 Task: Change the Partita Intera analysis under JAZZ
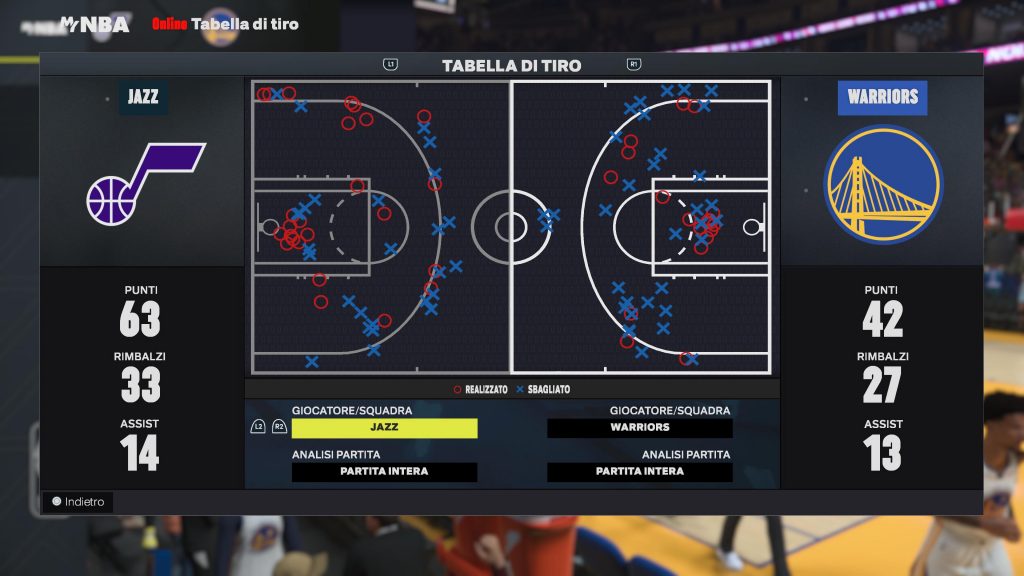pos(384,472)
